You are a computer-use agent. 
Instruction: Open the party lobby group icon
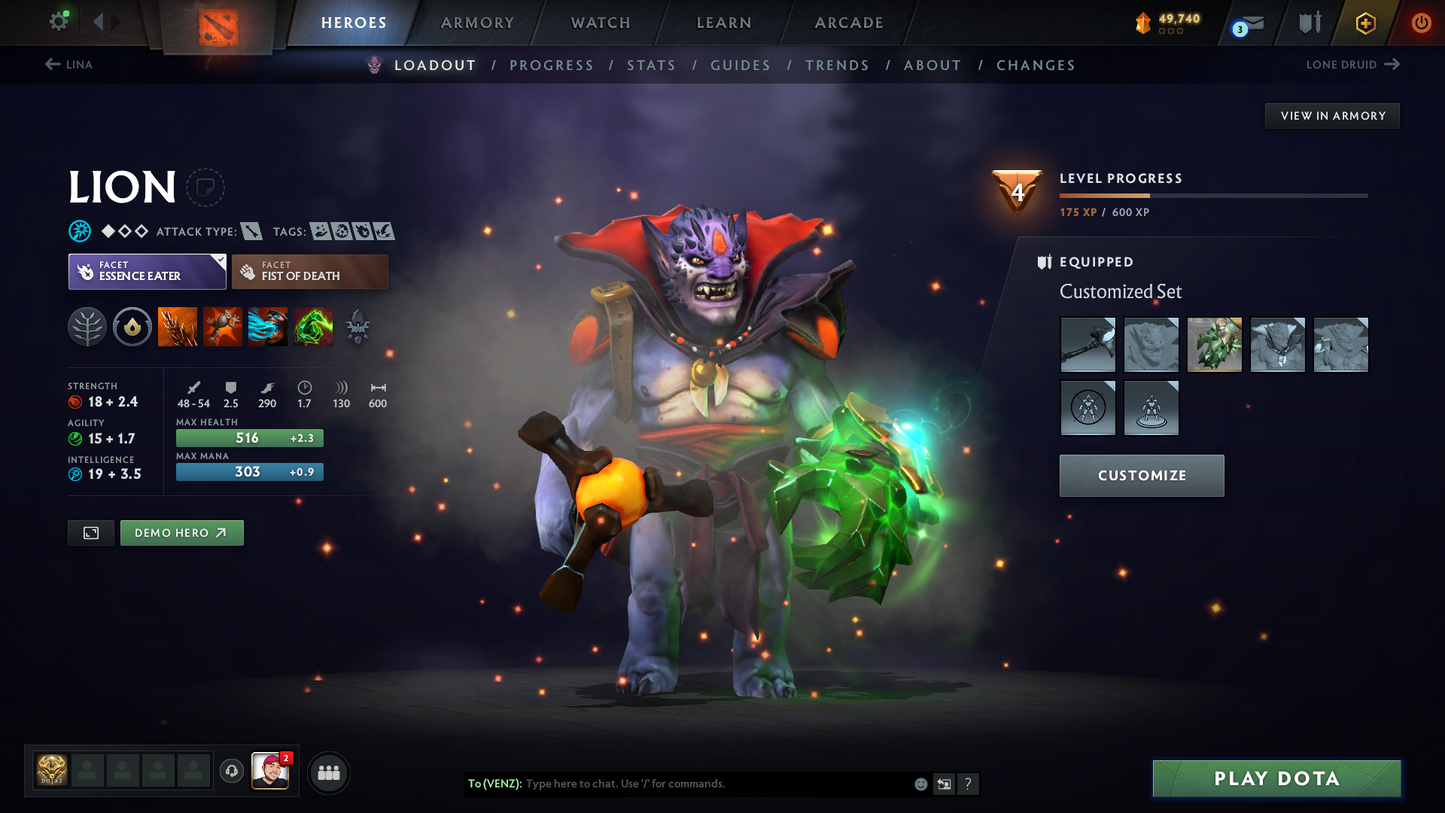328,771
